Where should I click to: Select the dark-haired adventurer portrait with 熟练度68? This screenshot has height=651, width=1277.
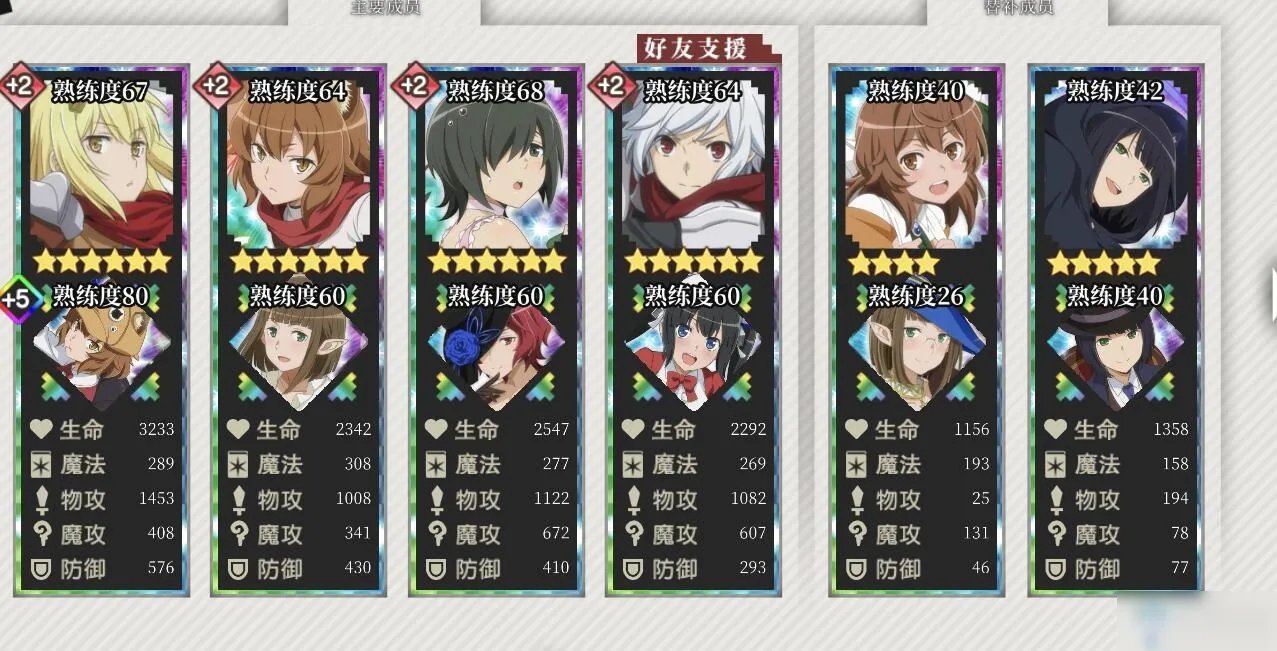point(495,170)
